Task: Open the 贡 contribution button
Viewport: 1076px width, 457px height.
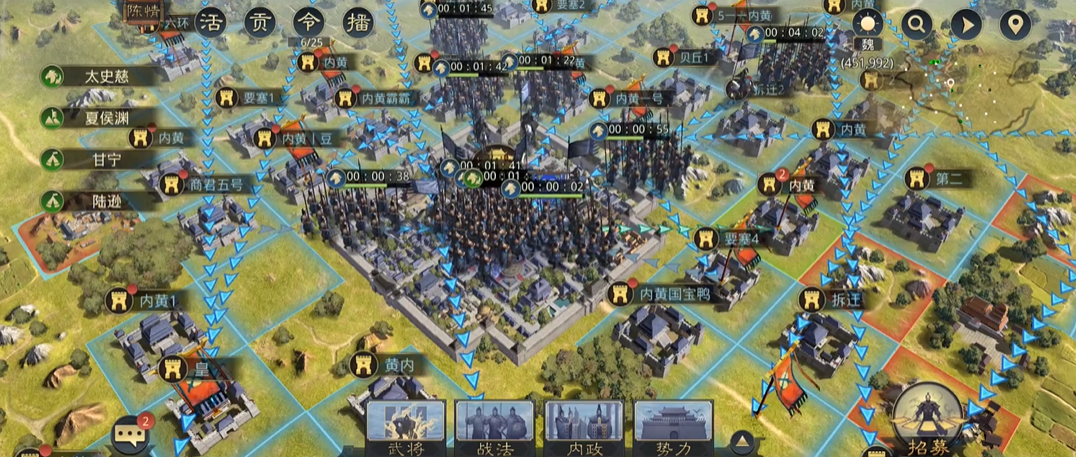Action: [261, 23]
